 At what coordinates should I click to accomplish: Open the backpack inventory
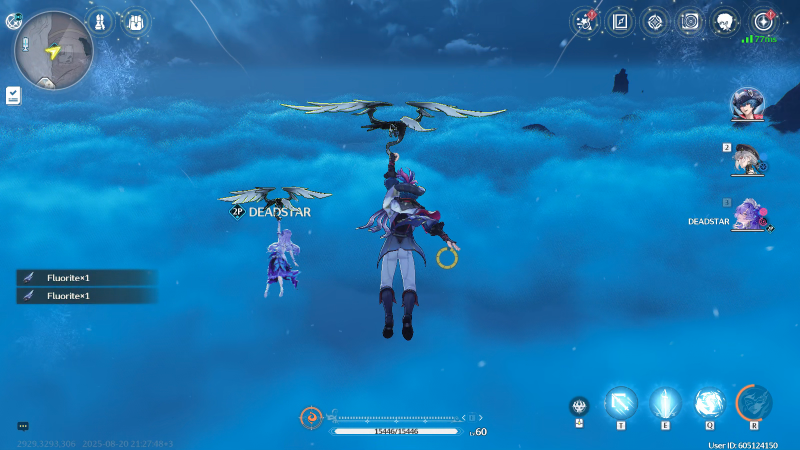[134, 20]
